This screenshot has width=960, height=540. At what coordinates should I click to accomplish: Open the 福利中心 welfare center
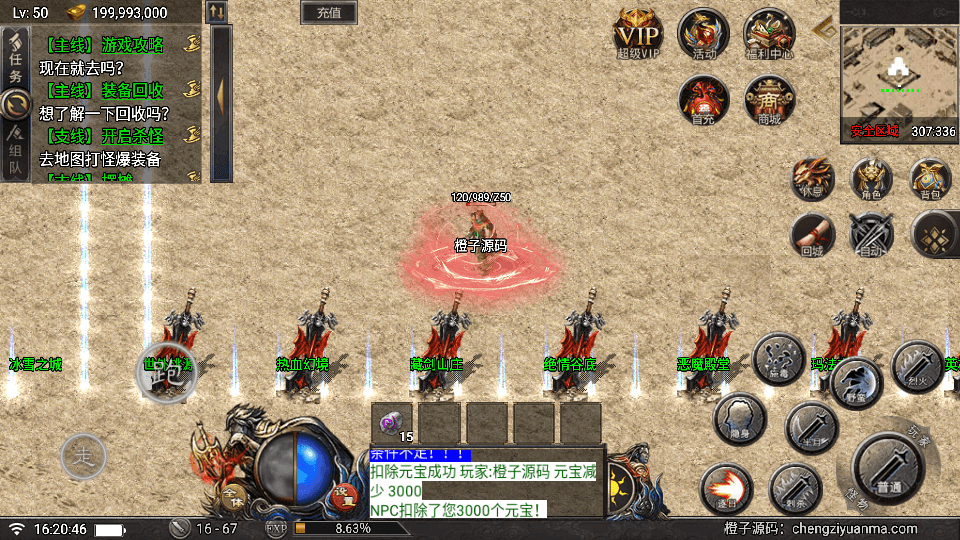(769, 34)
